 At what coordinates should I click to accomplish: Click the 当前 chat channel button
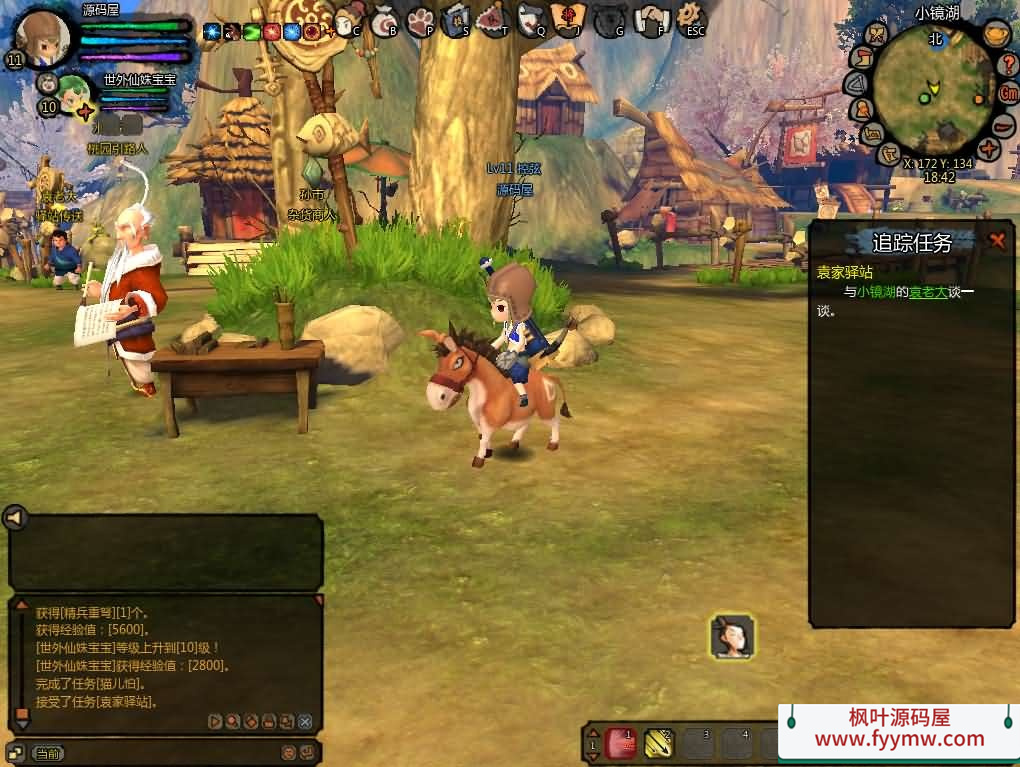[47, 753]
